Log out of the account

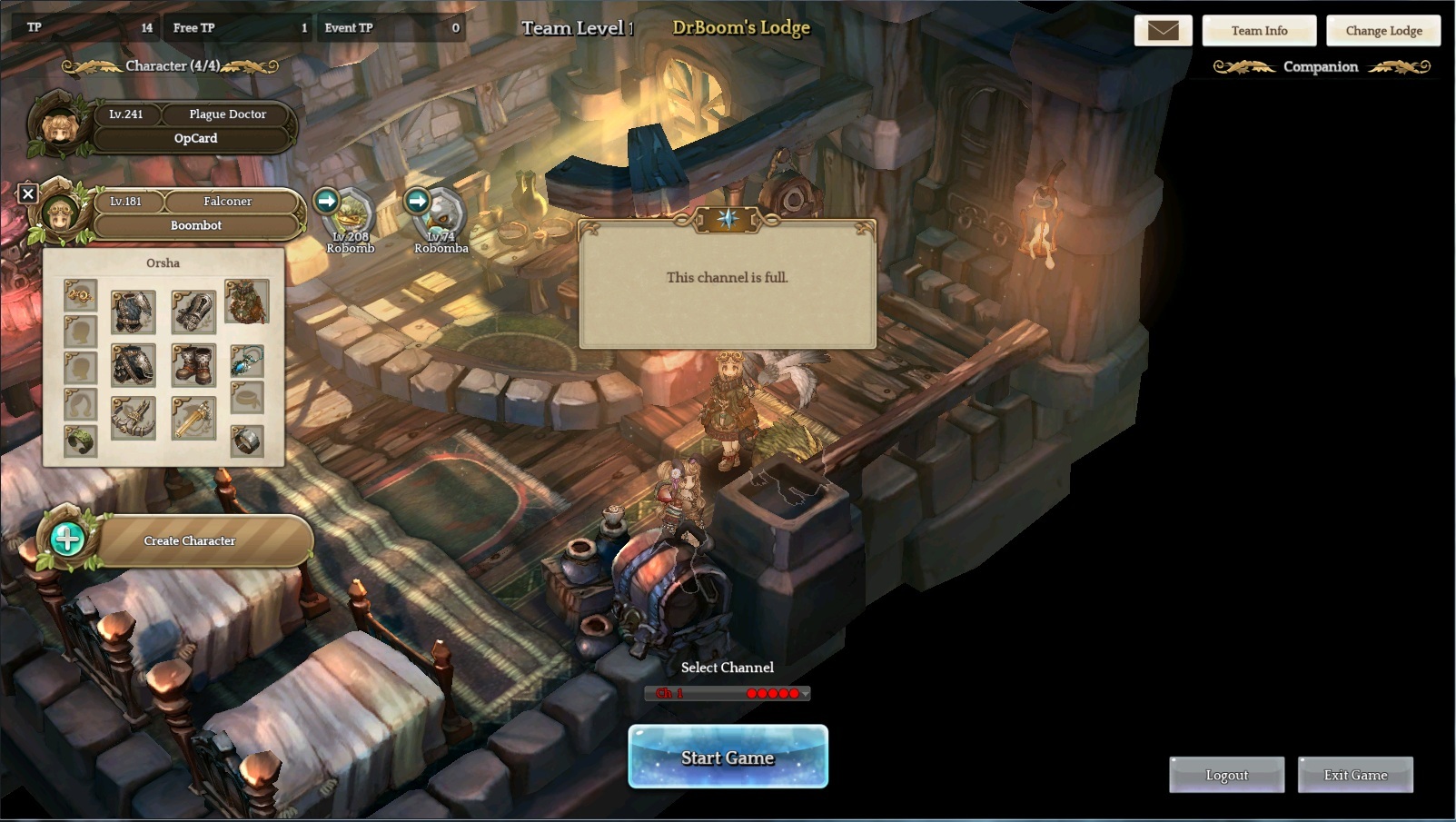(x=1226, y=775)
